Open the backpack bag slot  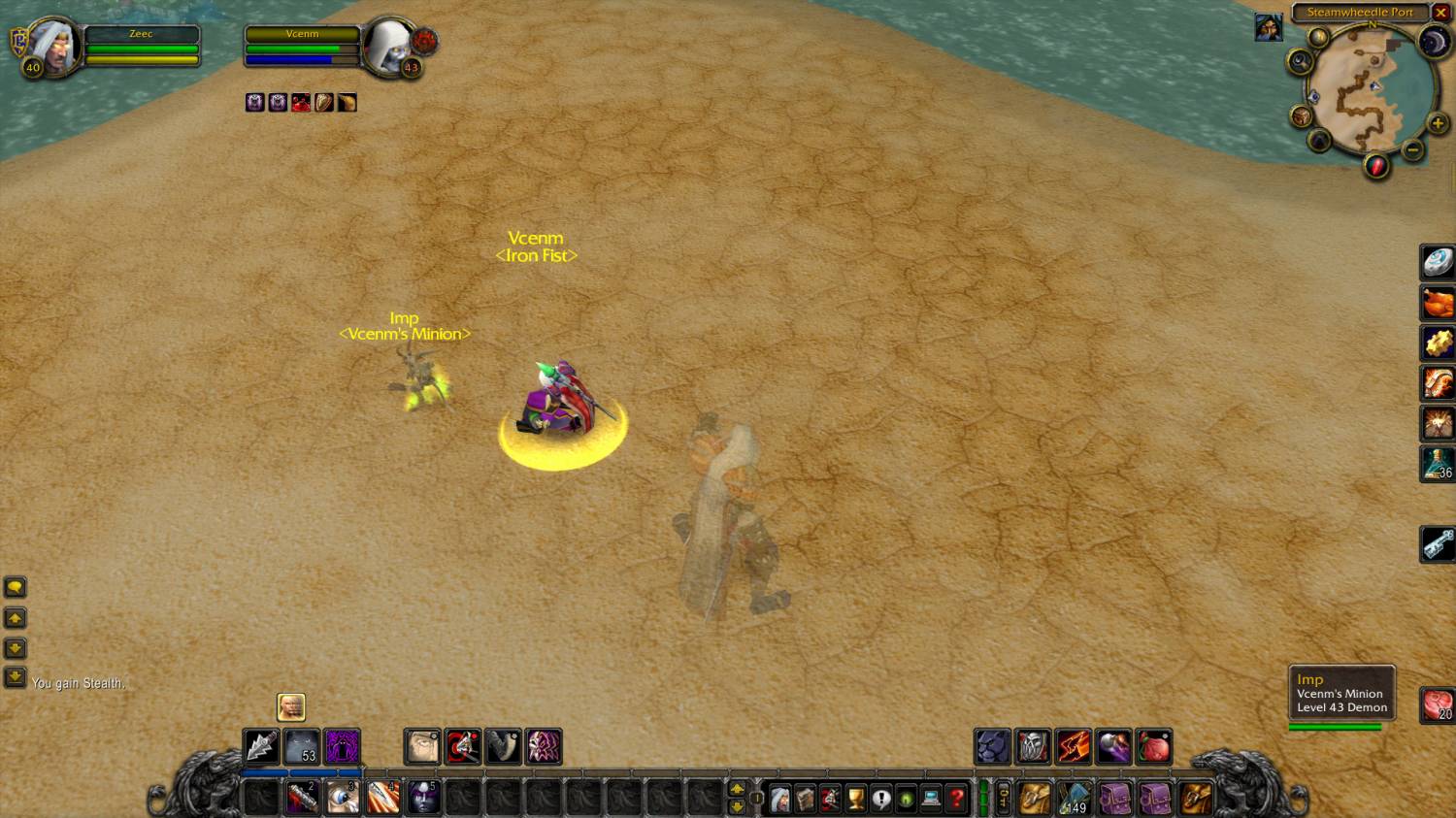tap(1197, 799)
